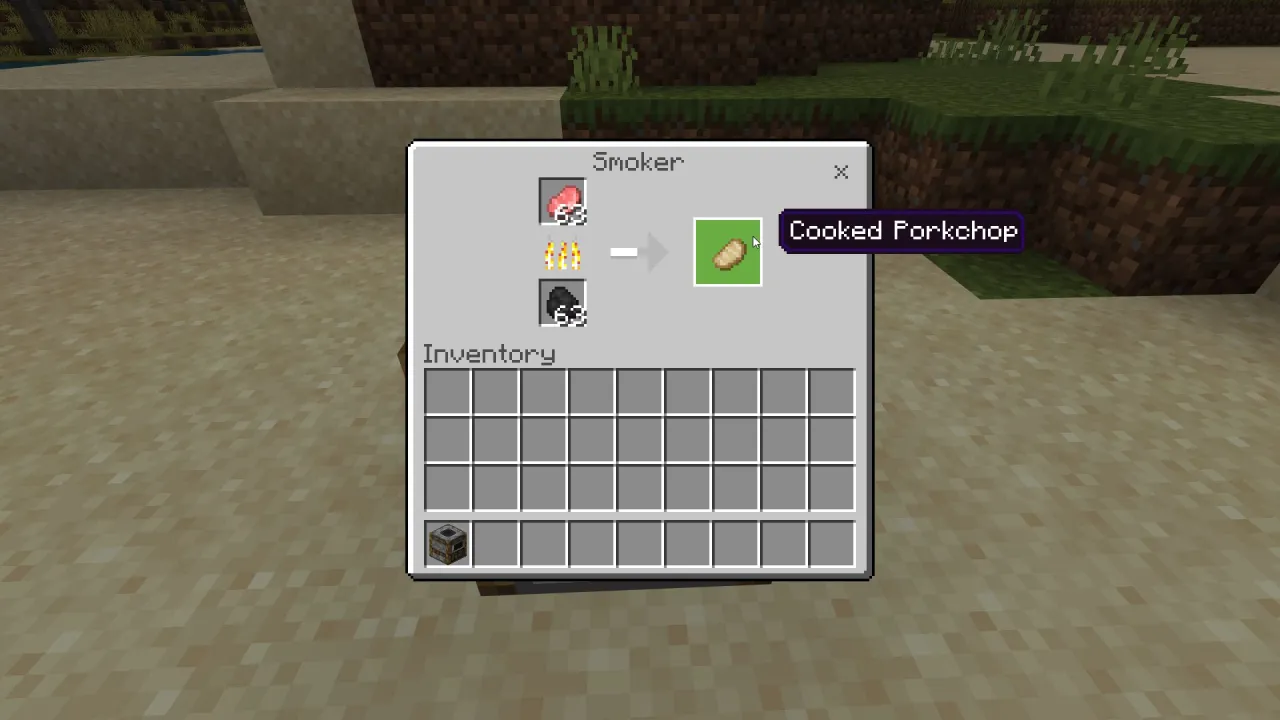The height and width of the screenshot is (720, 1280).
Task: Click the Inventory section label
Action: click(x=489, y=354)
